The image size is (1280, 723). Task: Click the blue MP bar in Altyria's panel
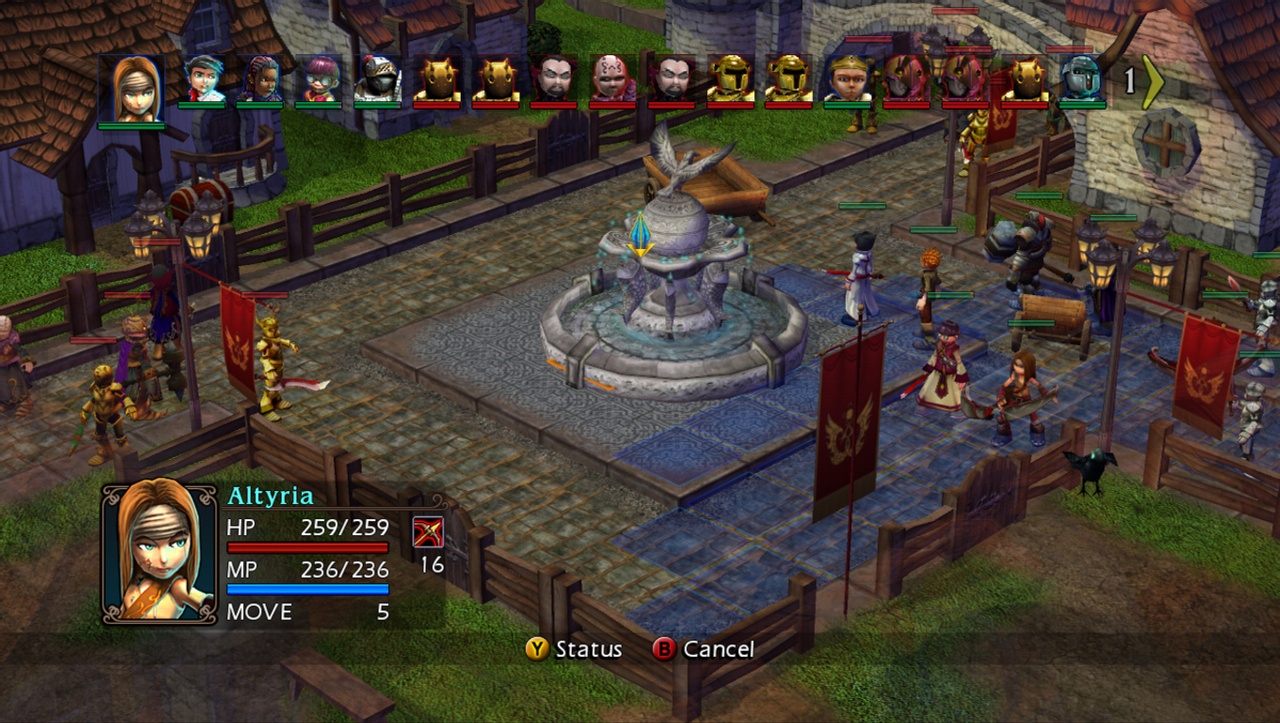click(x=308, y=588)
